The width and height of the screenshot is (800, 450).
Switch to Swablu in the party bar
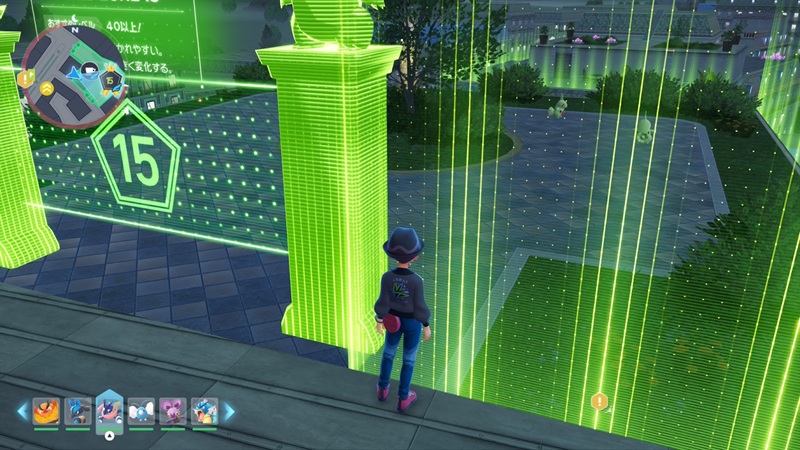pos(140,410)
